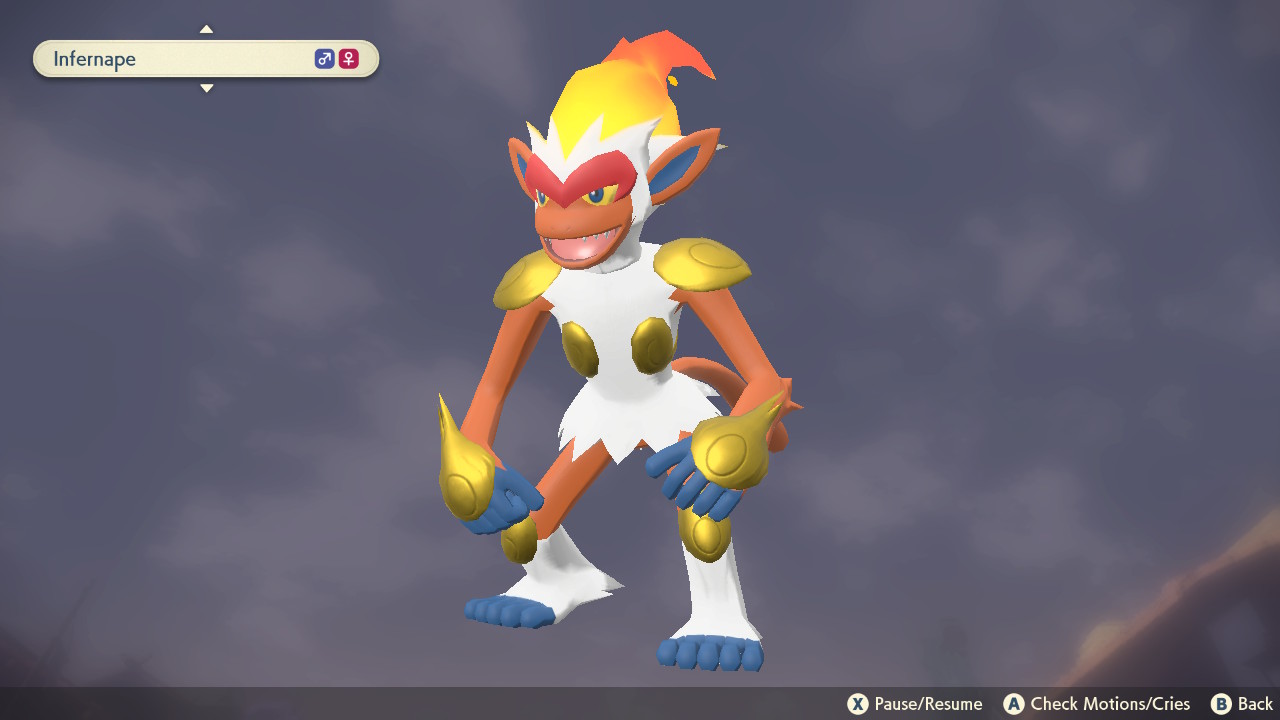Viewport: 1280px width, 720px height.
Task: Toggle Pause/Resume on the model animation
Action: 858,704
